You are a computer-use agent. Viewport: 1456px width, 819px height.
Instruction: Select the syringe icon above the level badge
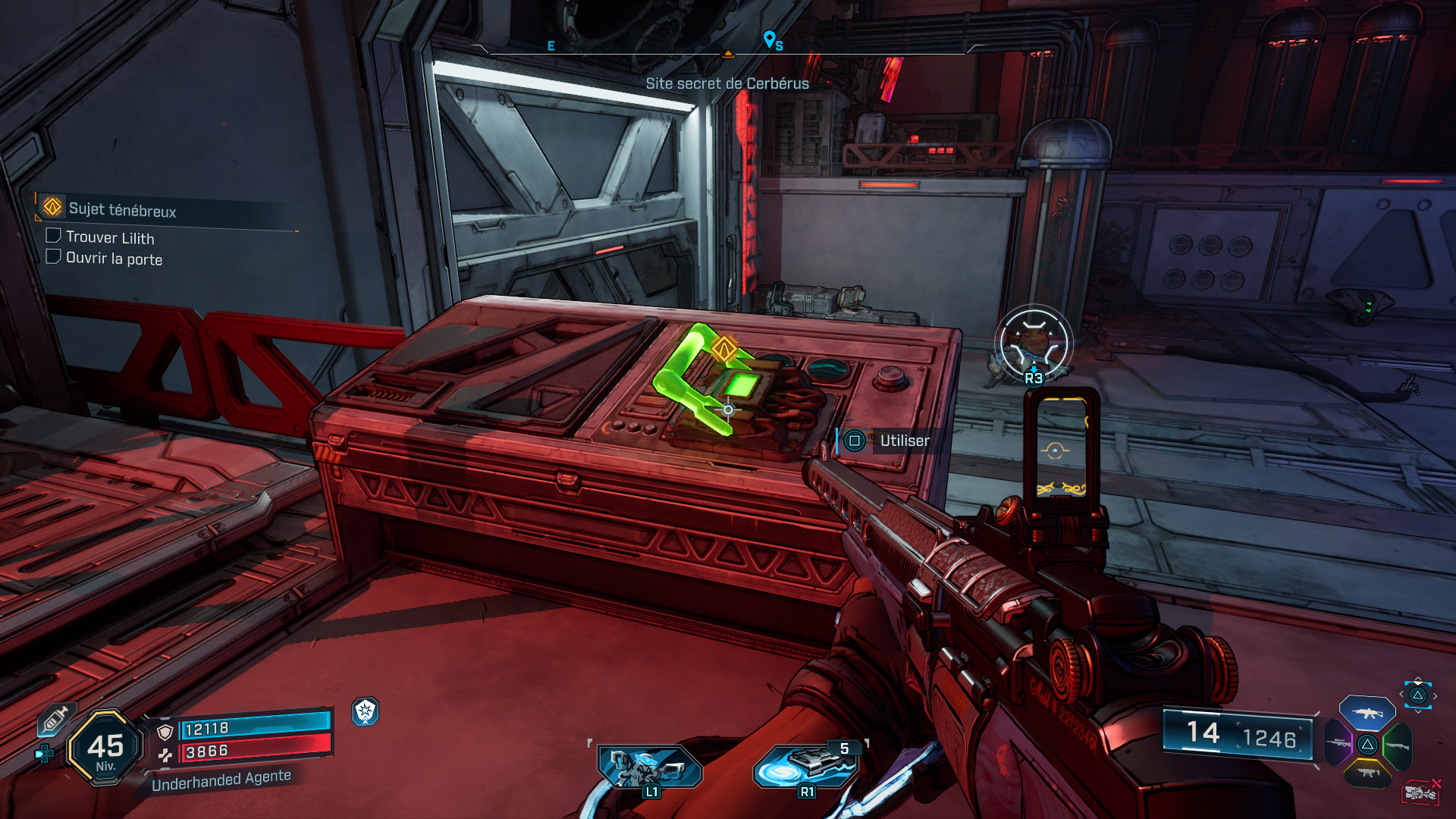point(55,719)
